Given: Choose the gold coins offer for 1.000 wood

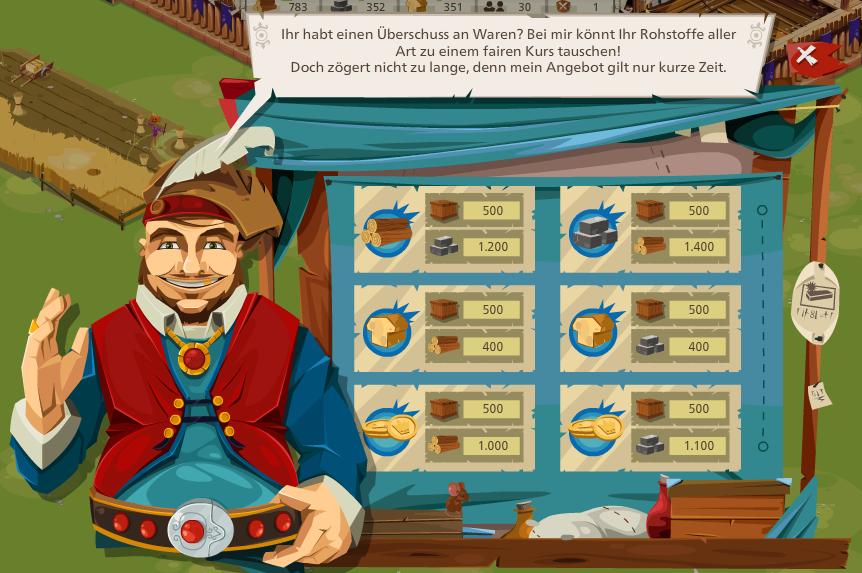Looking at the screenshot, I should click(444, 427).
